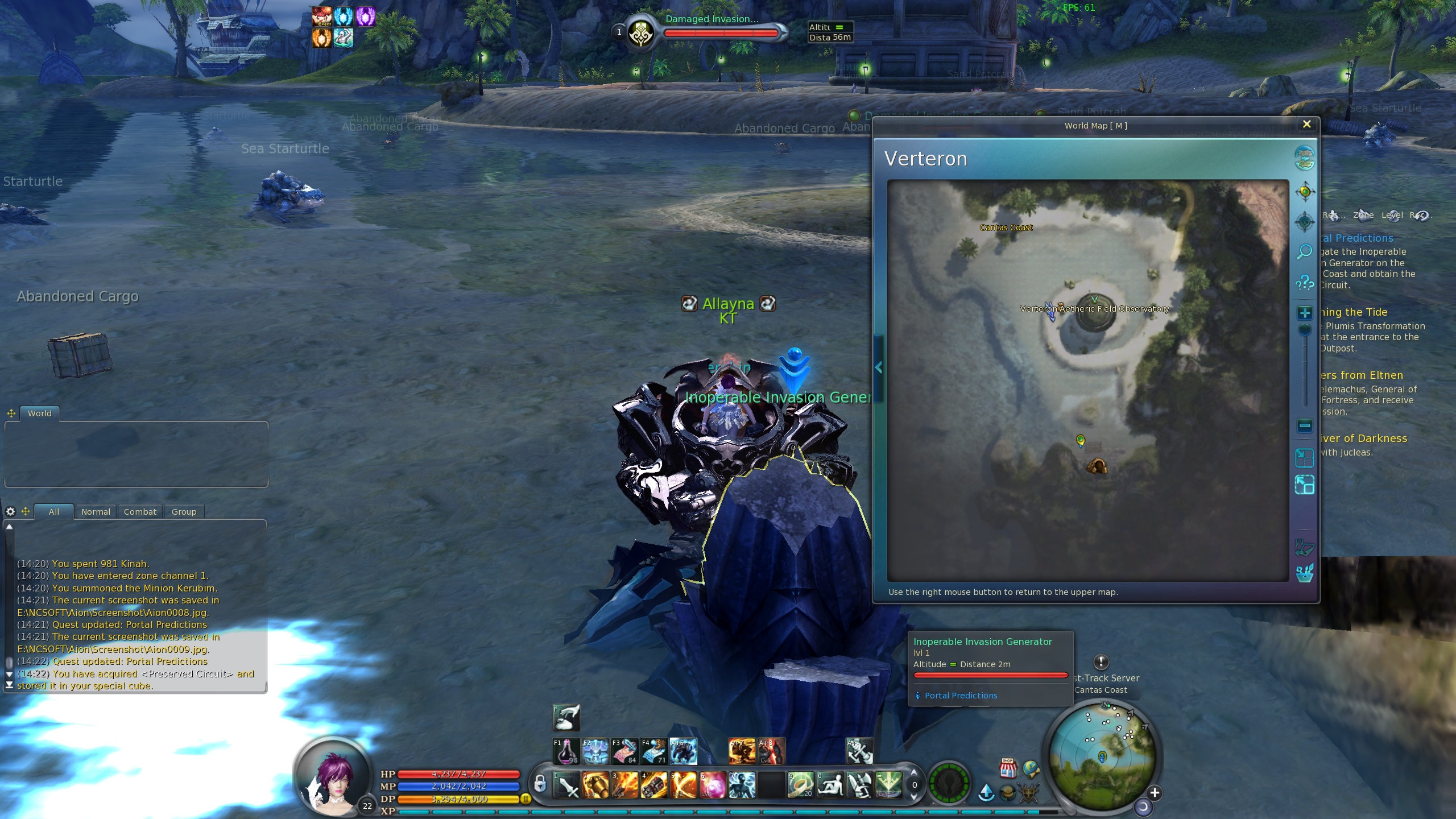Image resolution: width=1456 pixels, height=819 pixels.
Task: Switch to the Combat chat tab
Action: click(140, 512)
